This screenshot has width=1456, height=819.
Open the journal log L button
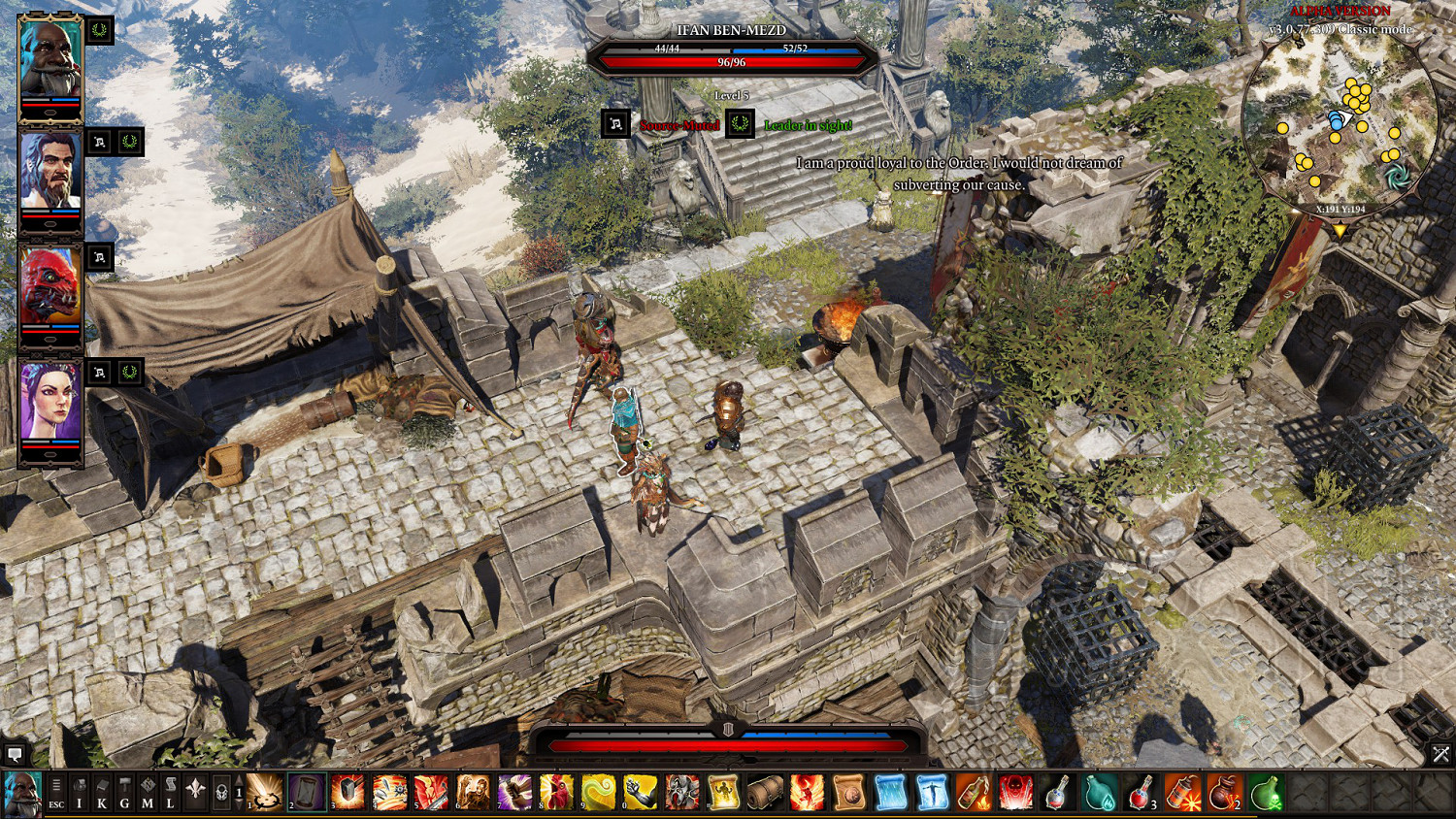[x=170, y=792]
